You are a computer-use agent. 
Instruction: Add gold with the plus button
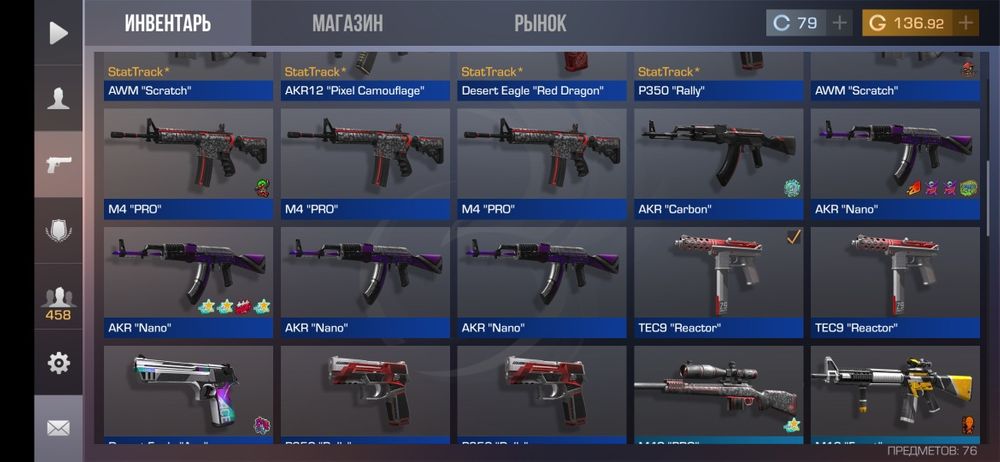click(965, 23)
